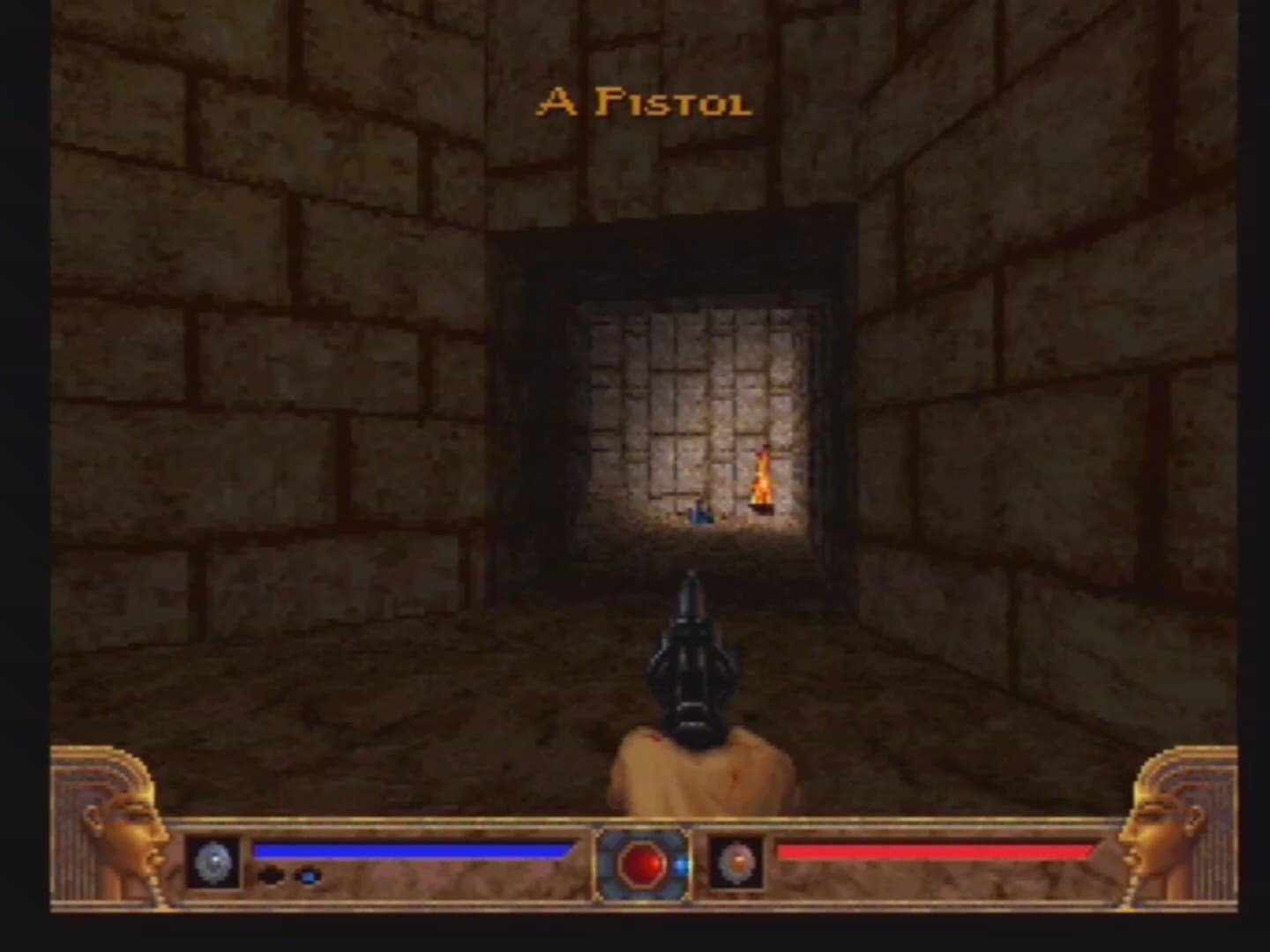
Task: Click the 'A Pistol' title text at screen top
Action: [644, 101]
